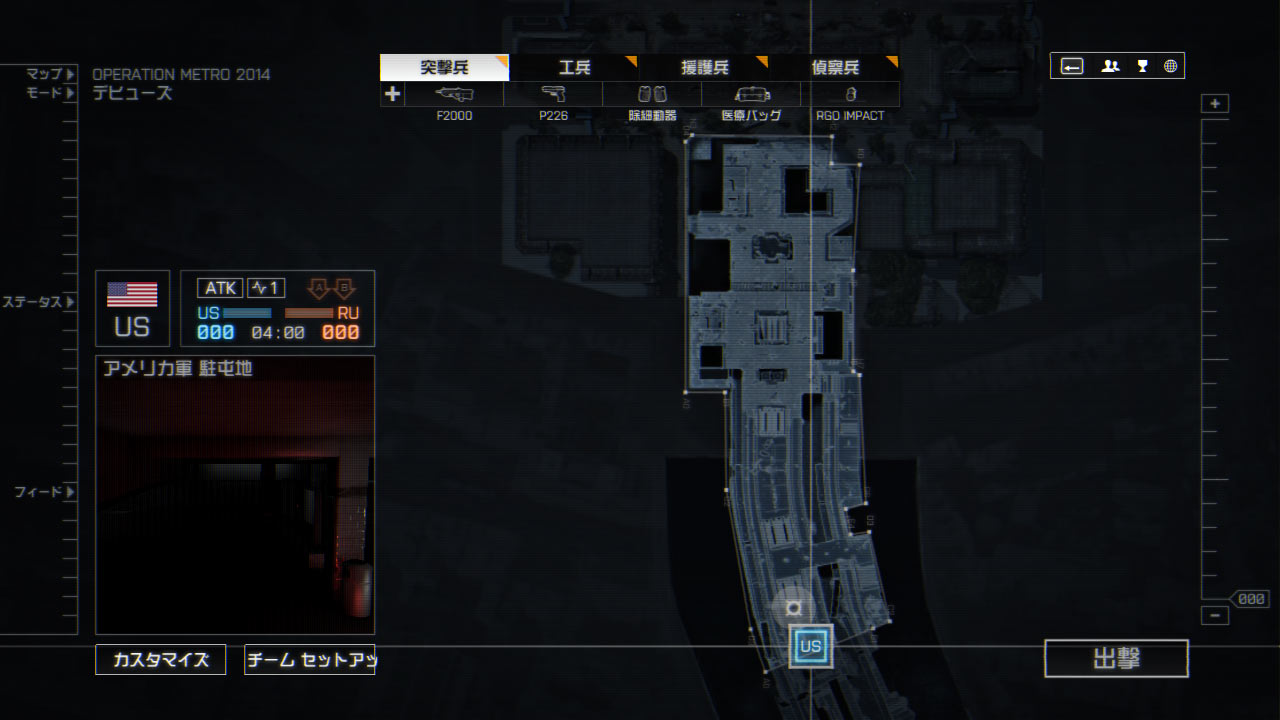Expand the loadout with the plus button
The image size is (1280, 720).
392,94
